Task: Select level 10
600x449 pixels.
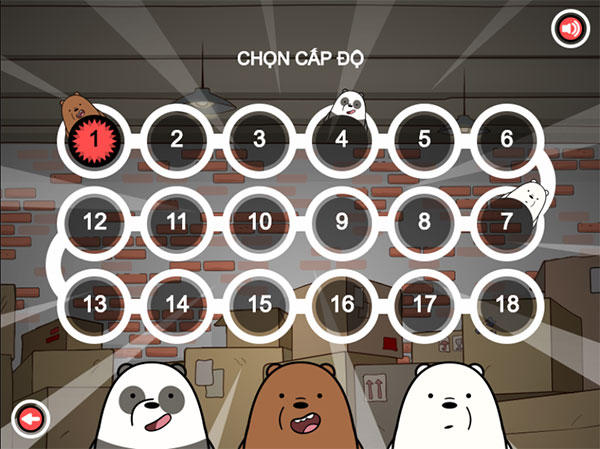Action: click(259, 221)
